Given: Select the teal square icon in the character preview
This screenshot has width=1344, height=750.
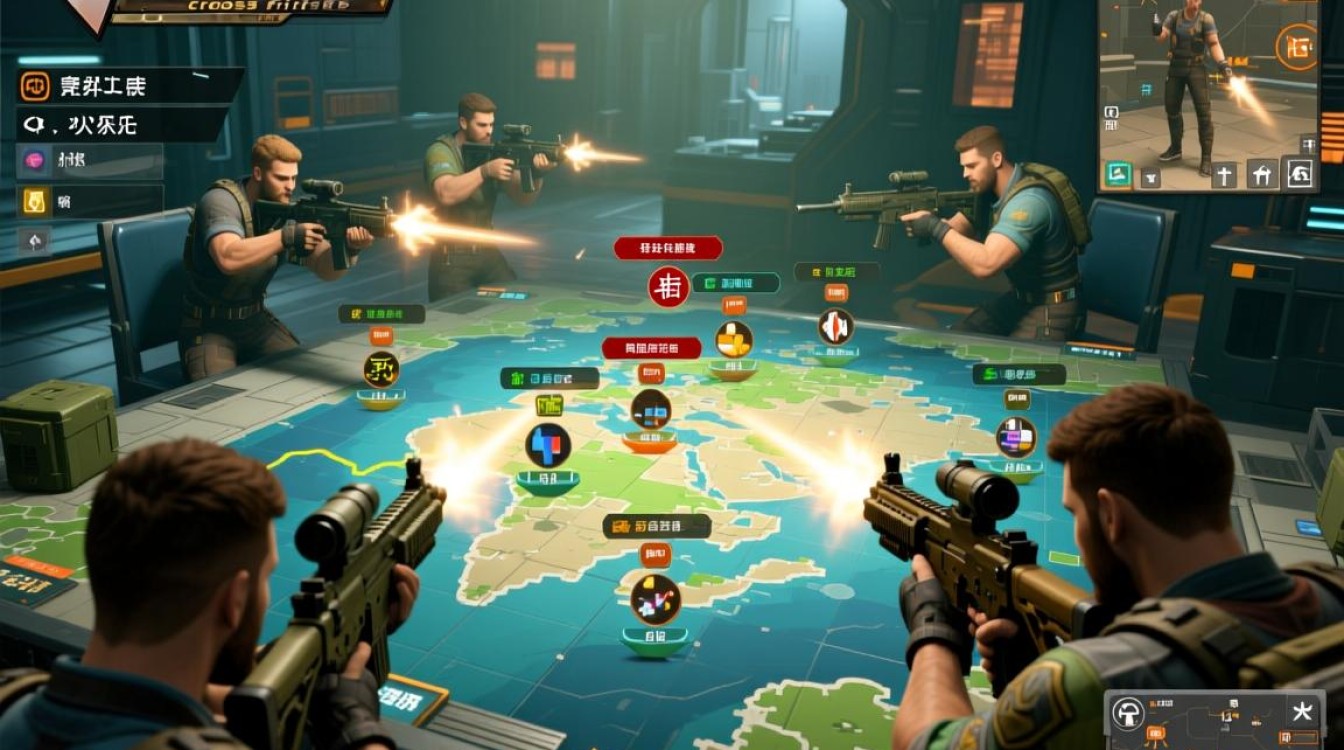Looking at the screenshot, I should 1117,174.
